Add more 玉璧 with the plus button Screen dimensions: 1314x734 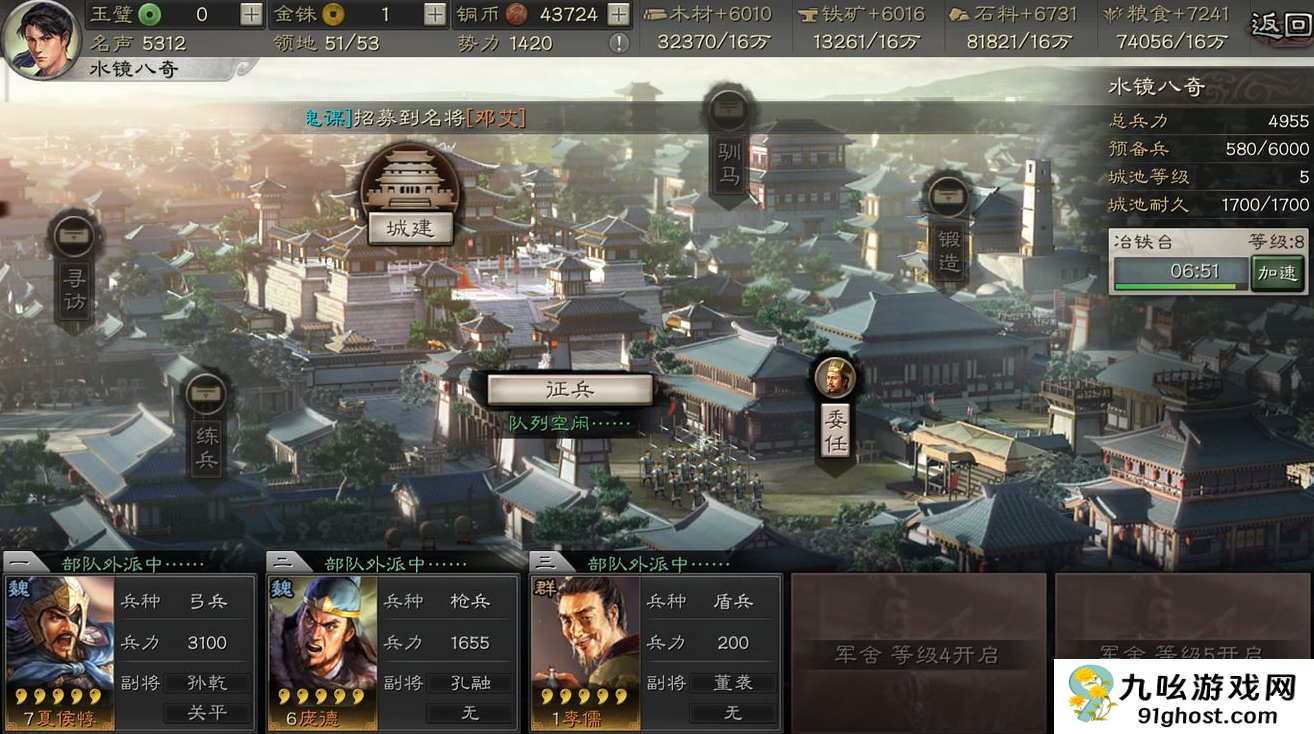(x=252, y=14)
